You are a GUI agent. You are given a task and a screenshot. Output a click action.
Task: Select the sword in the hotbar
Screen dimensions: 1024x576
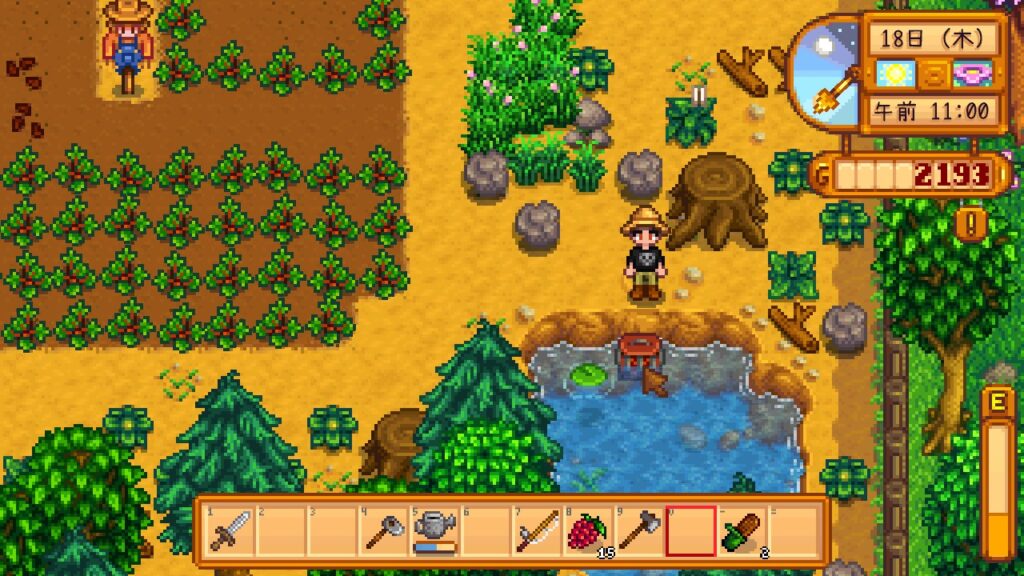(x=229, y=531)
